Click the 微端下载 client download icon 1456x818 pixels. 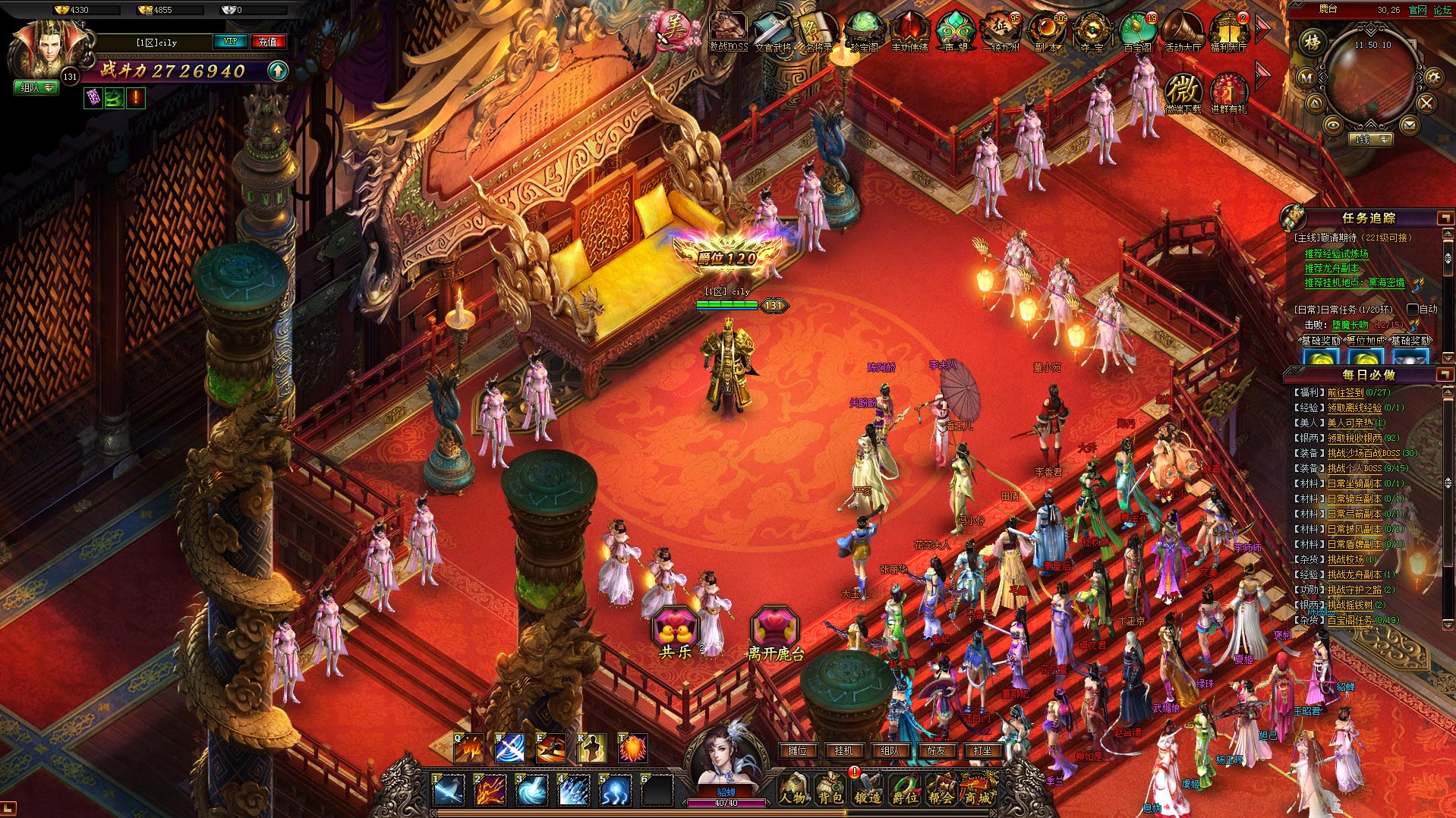(x=1183, y=93)
